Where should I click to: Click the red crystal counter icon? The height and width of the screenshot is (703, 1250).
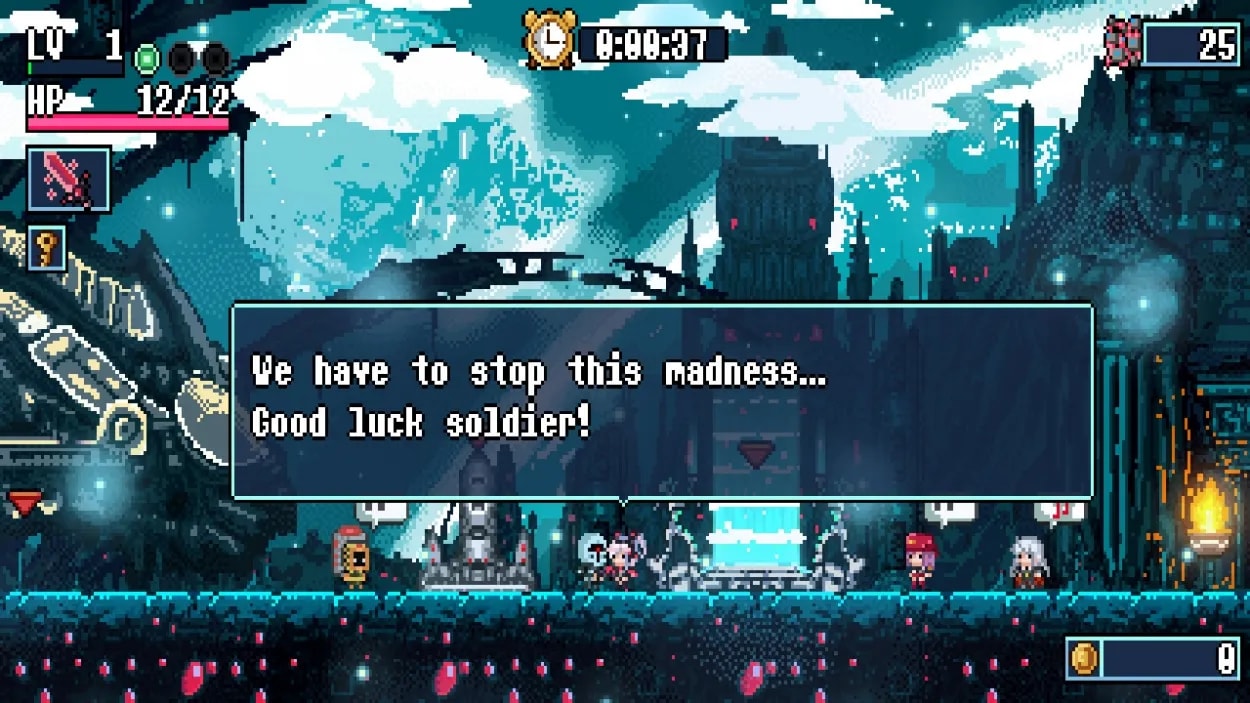[1123, 43]
